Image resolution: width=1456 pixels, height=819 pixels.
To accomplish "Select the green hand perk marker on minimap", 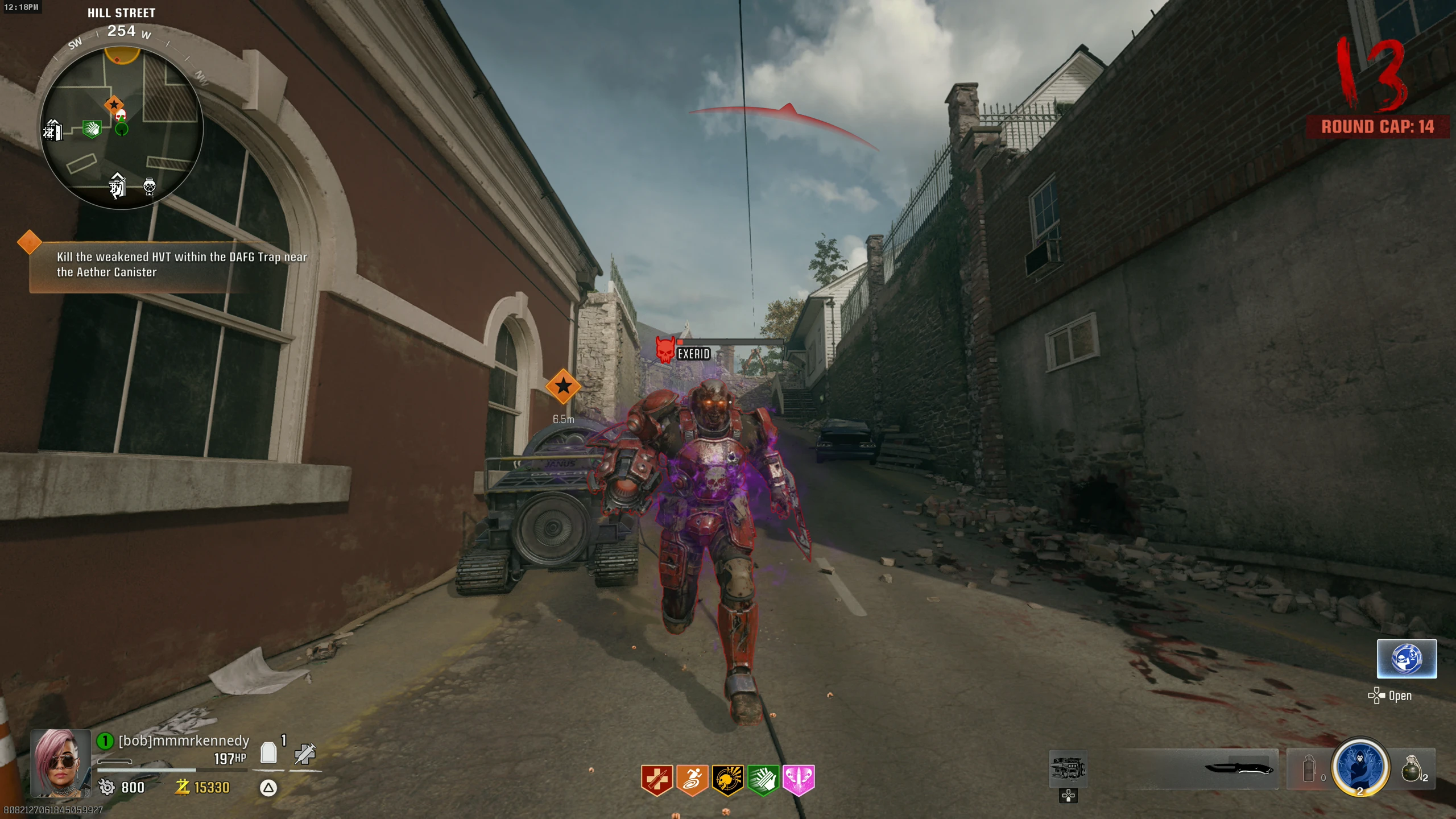I will (x=92, y=128).
